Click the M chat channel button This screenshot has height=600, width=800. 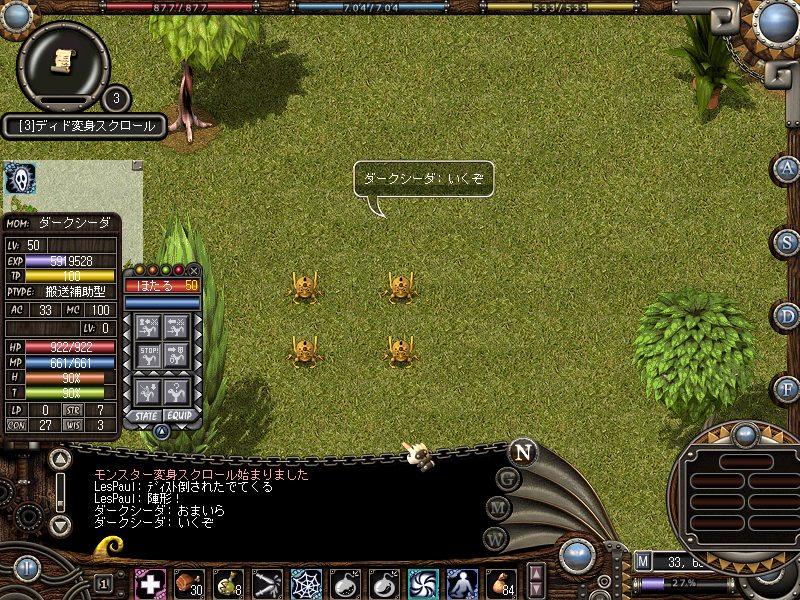498,508
